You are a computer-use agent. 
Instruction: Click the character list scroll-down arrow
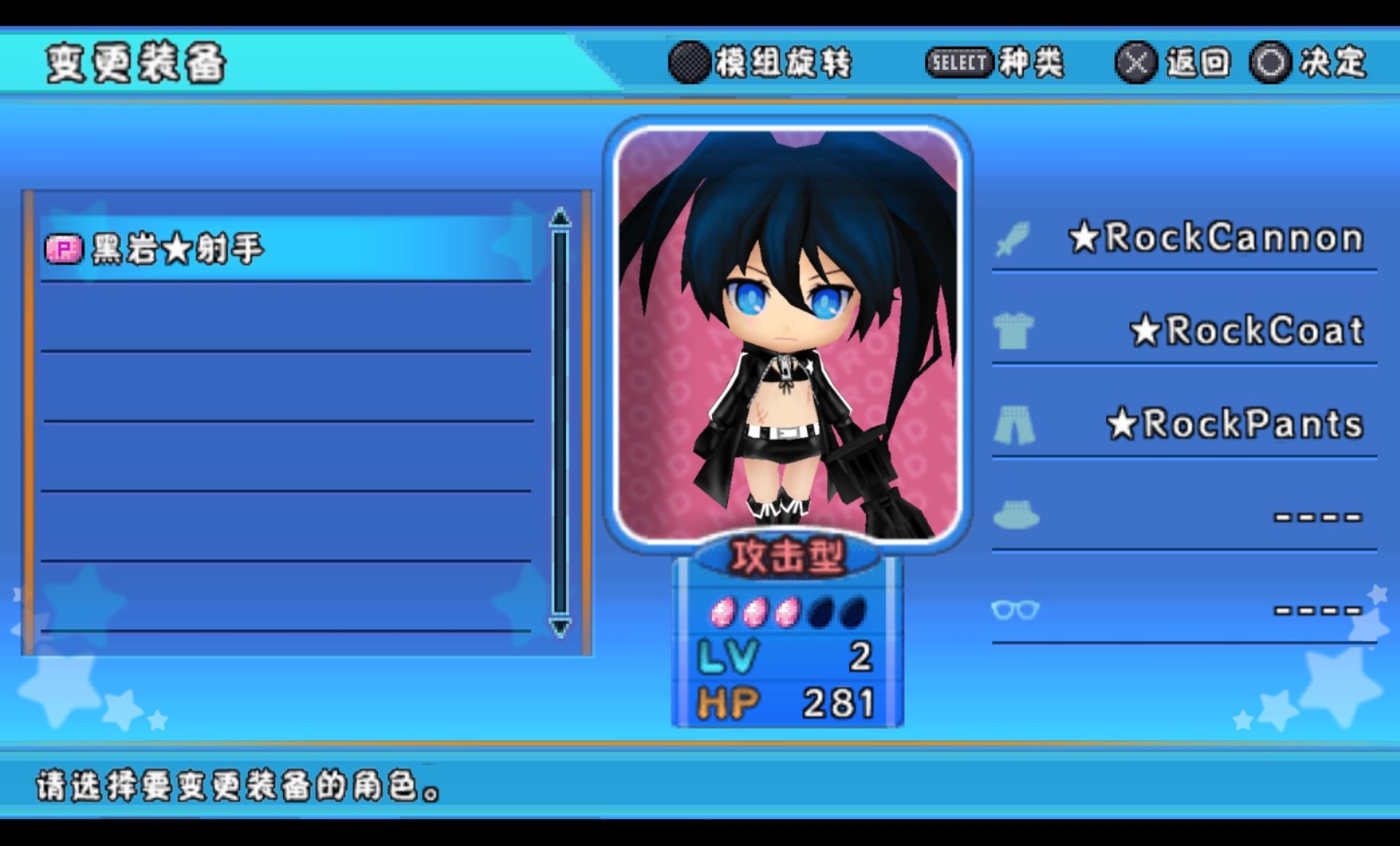[x=560, y=626]
